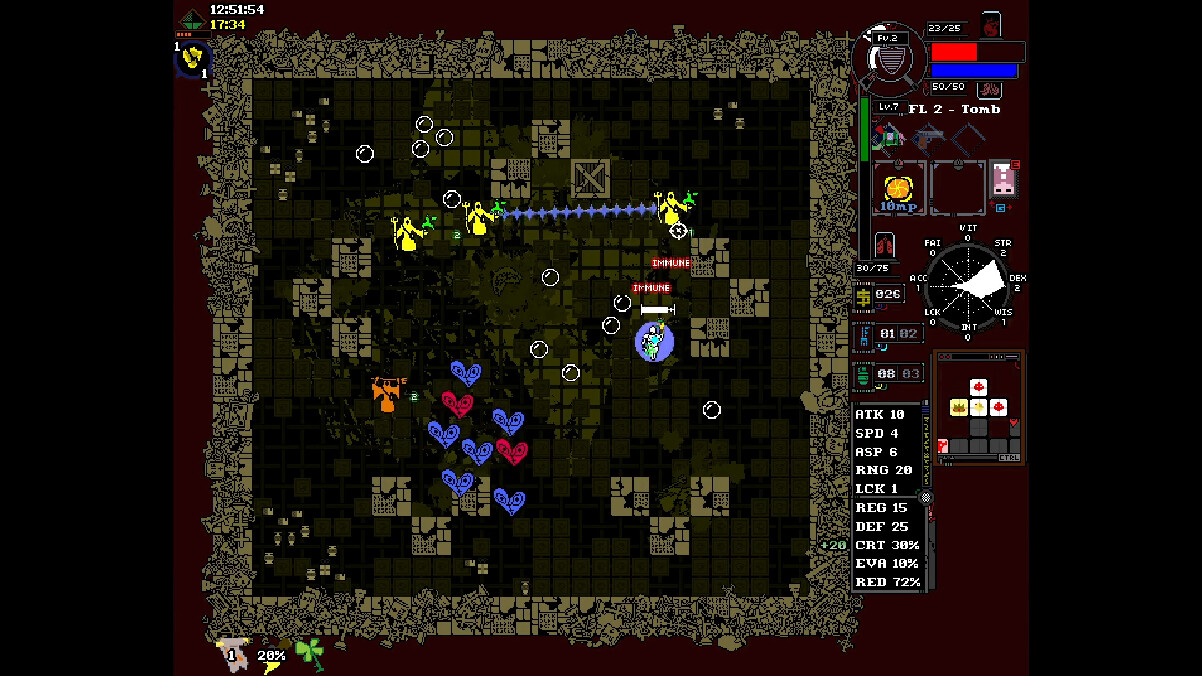Click the yellow gem buff icon
This screenshot has height=676, width=1202.
(192, 58)
